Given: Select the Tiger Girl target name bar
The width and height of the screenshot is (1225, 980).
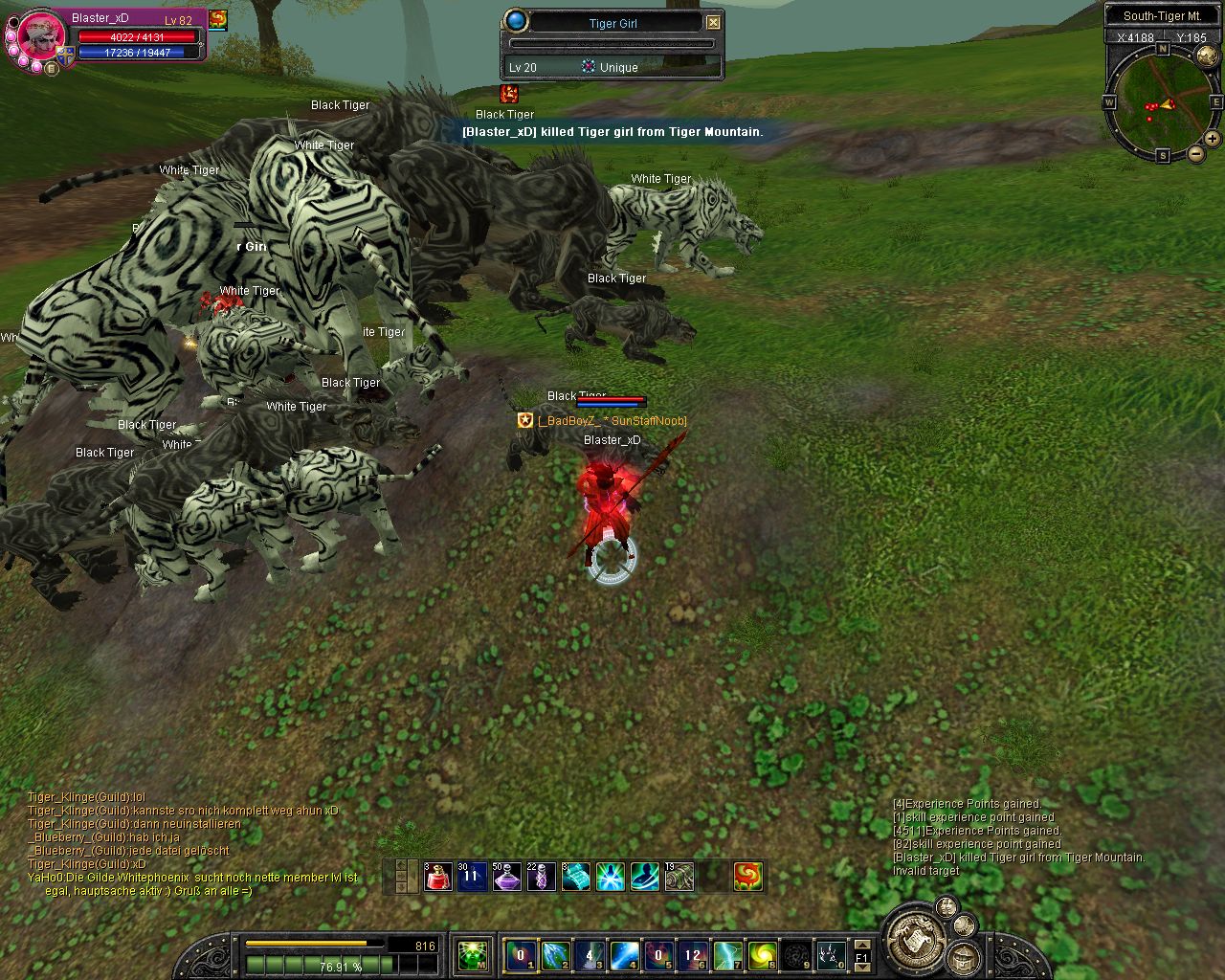Looking at the screenshot, I should (x=612, y=23).
